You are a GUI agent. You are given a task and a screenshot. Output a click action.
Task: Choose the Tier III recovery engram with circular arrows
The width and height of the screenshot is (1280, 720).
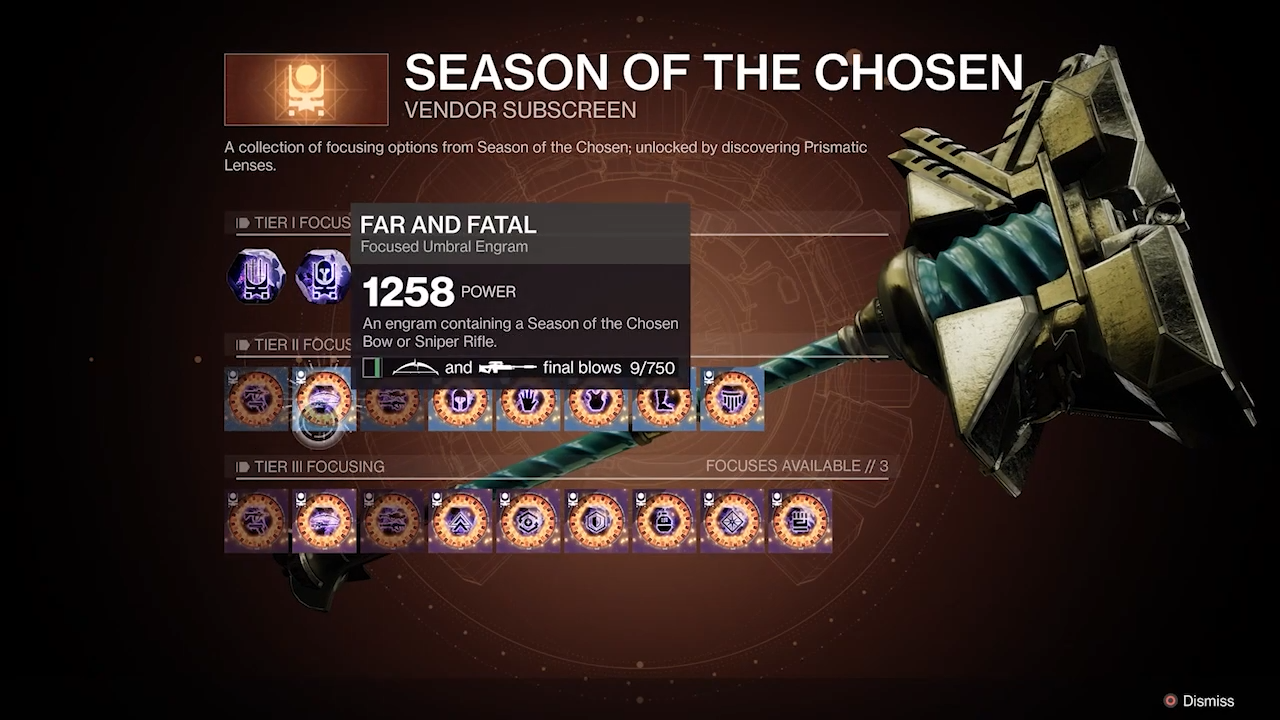(x=528, y=521)
